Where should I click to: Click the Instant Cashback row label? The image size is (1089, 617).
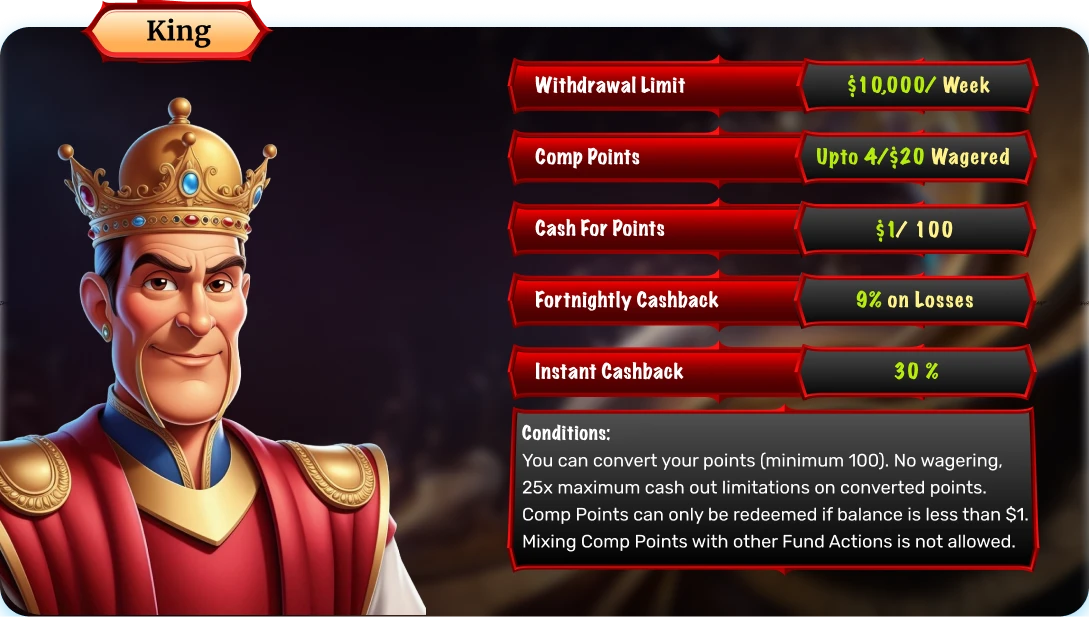point(609,372)
